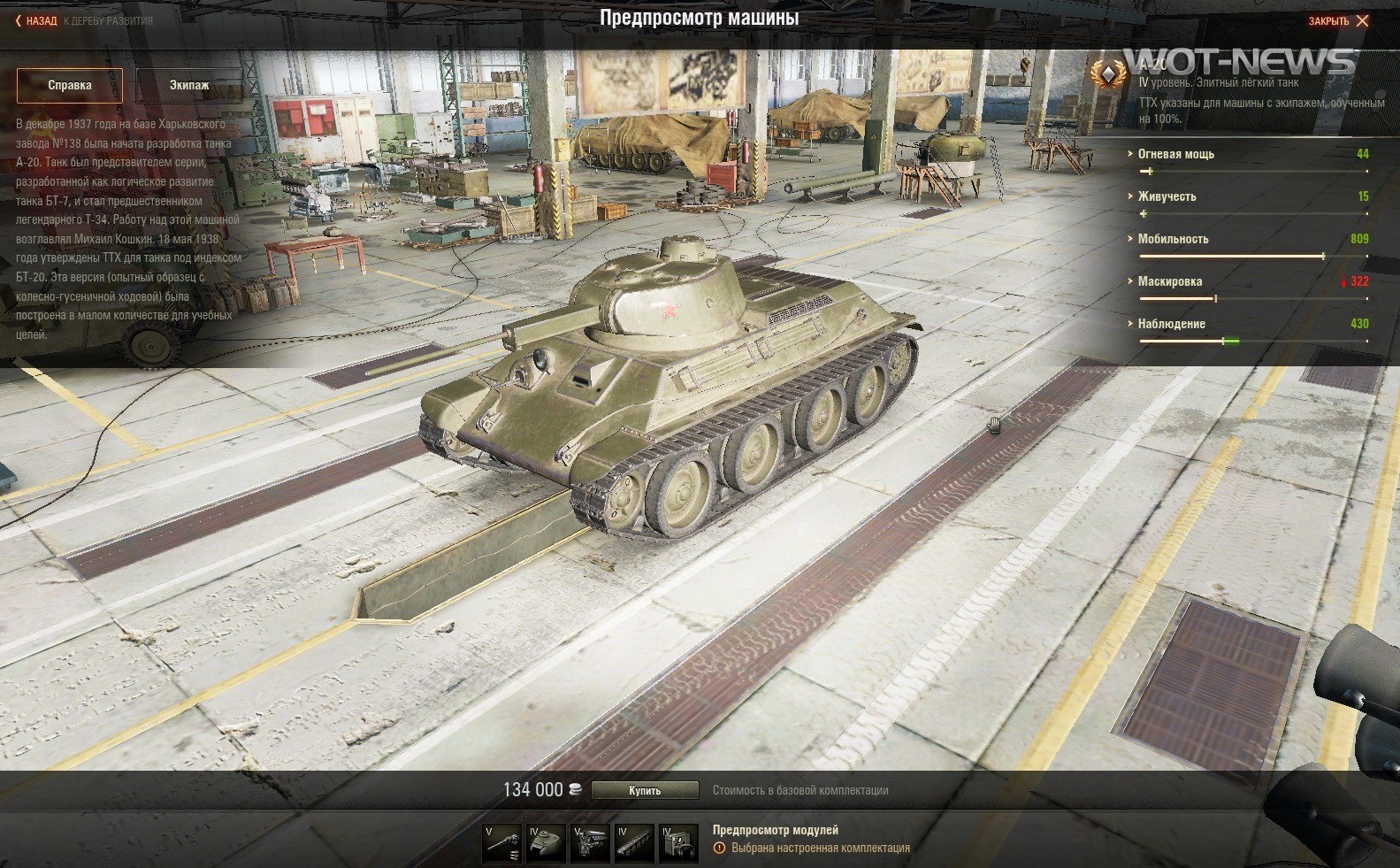The width and height of the screenshot is (1400, 868).
Task: Expand the Маскировка stat
Action: pyautogui.click(x=1169, y=281)
